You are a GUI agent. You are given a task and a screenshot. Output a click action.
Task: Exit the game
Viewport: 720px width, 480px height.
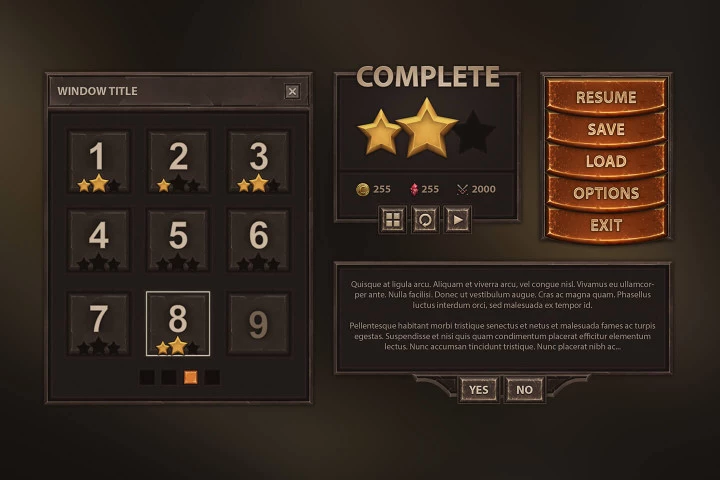[606, 225]
